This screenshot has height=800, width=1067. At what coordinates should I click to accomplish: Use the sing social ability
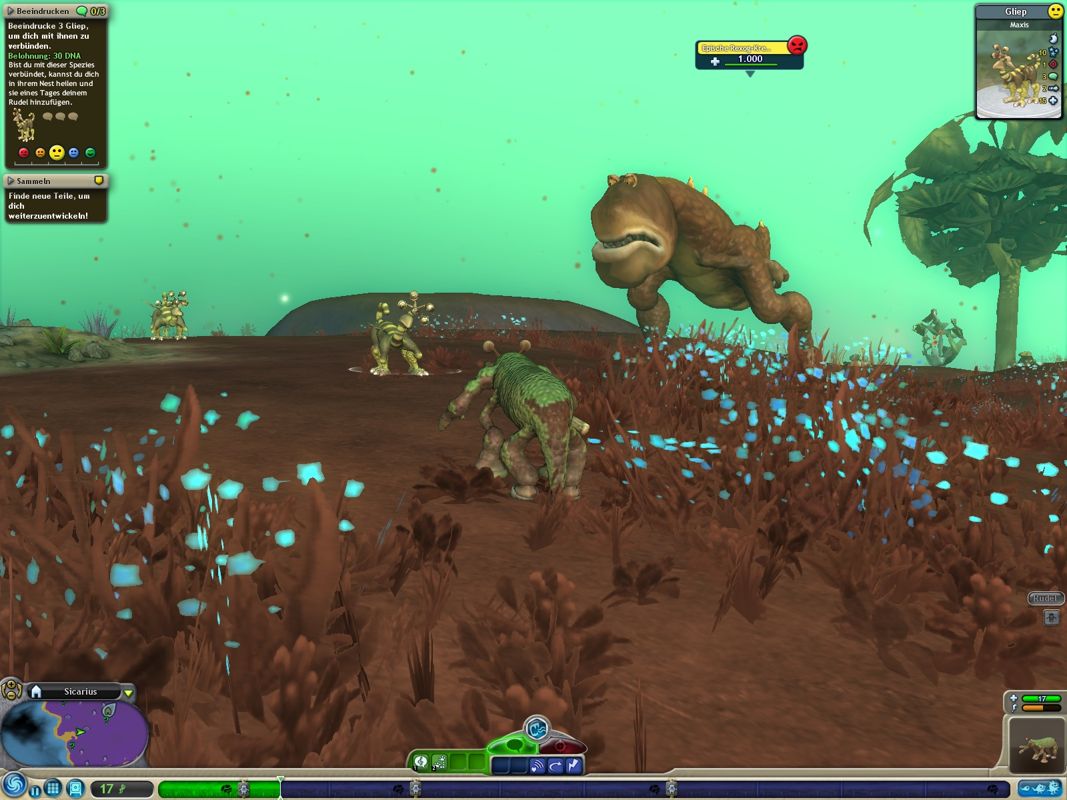[x=423, y=763]
